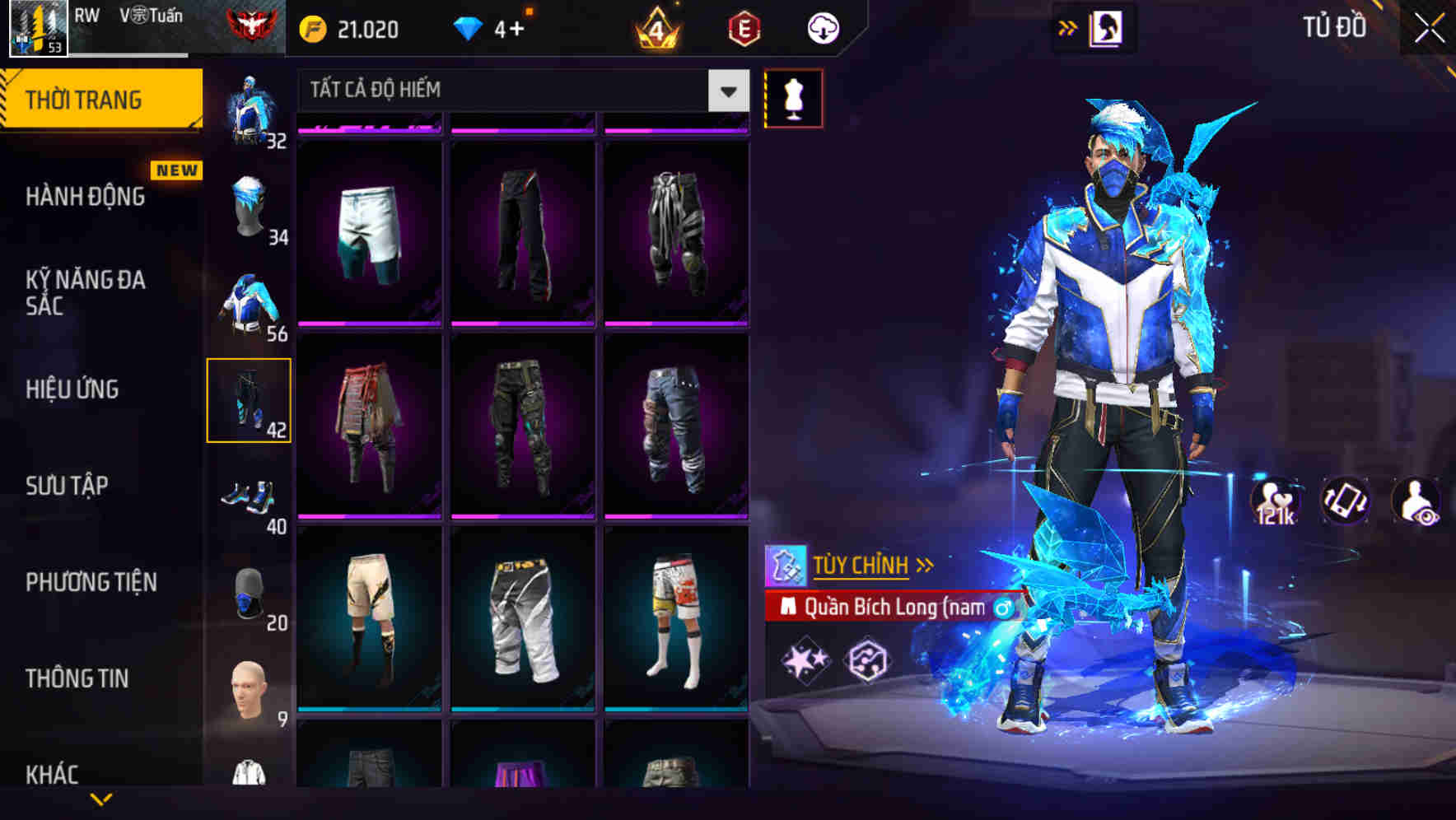Tap the 121k likes heart icon
The width and height of the screenshot is (1456, 820).
tap(1278, 504)
